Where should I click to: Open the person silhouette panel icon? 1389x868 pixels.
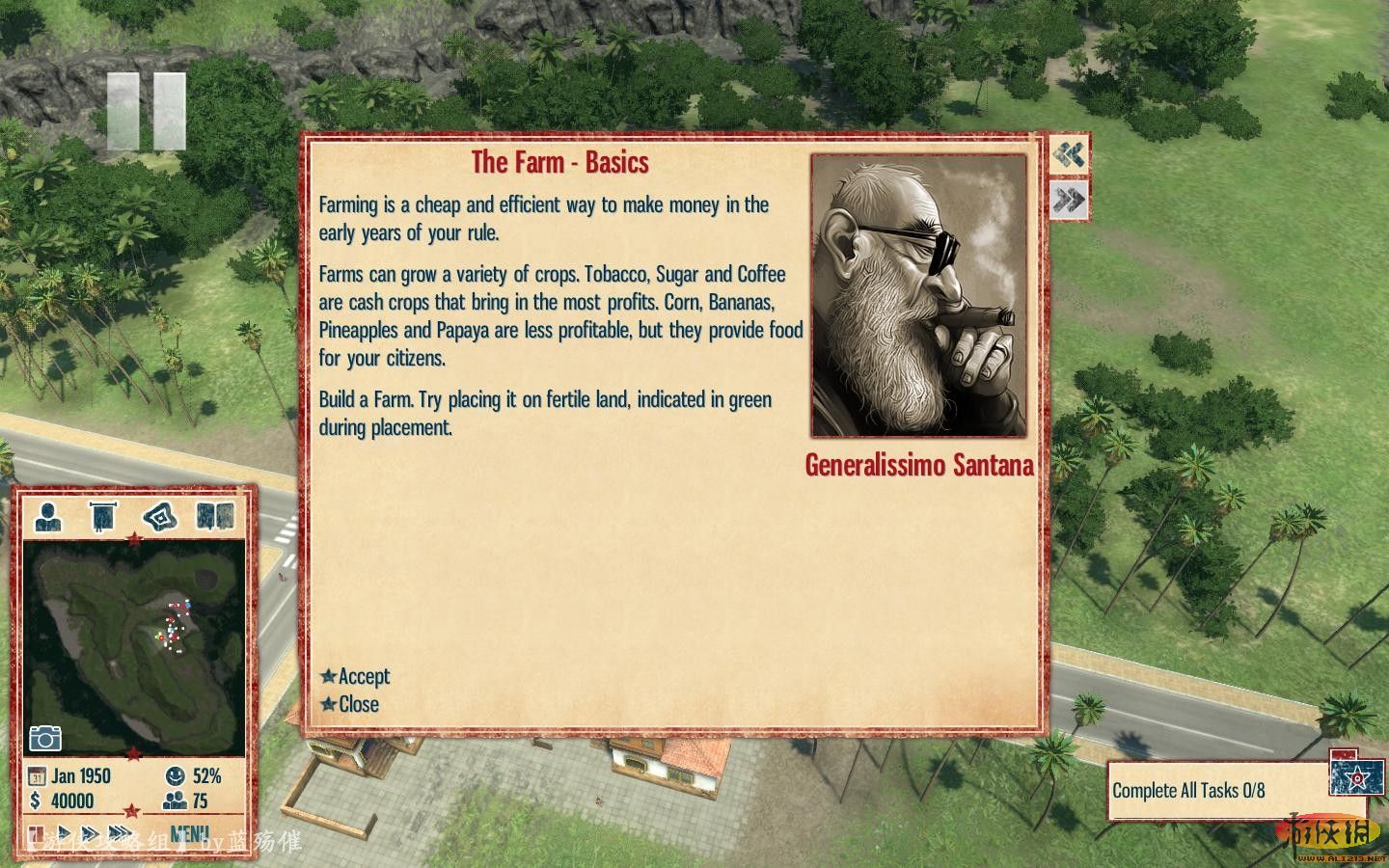[48, 517]
